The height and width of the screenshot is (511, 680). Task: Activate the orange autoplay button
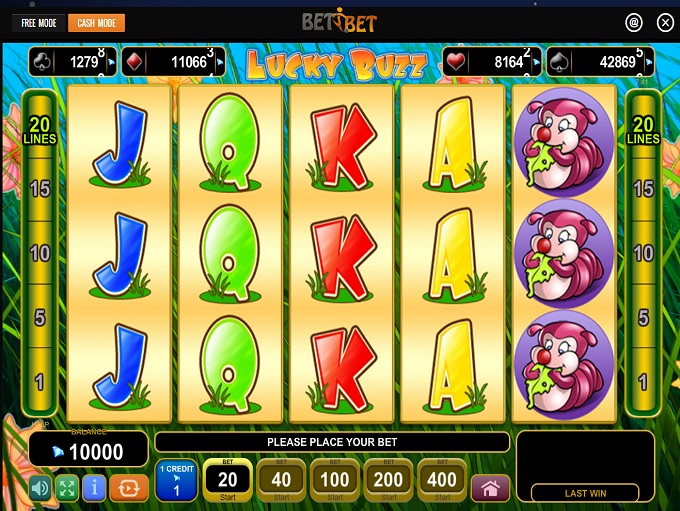click(x=128, y=488)
